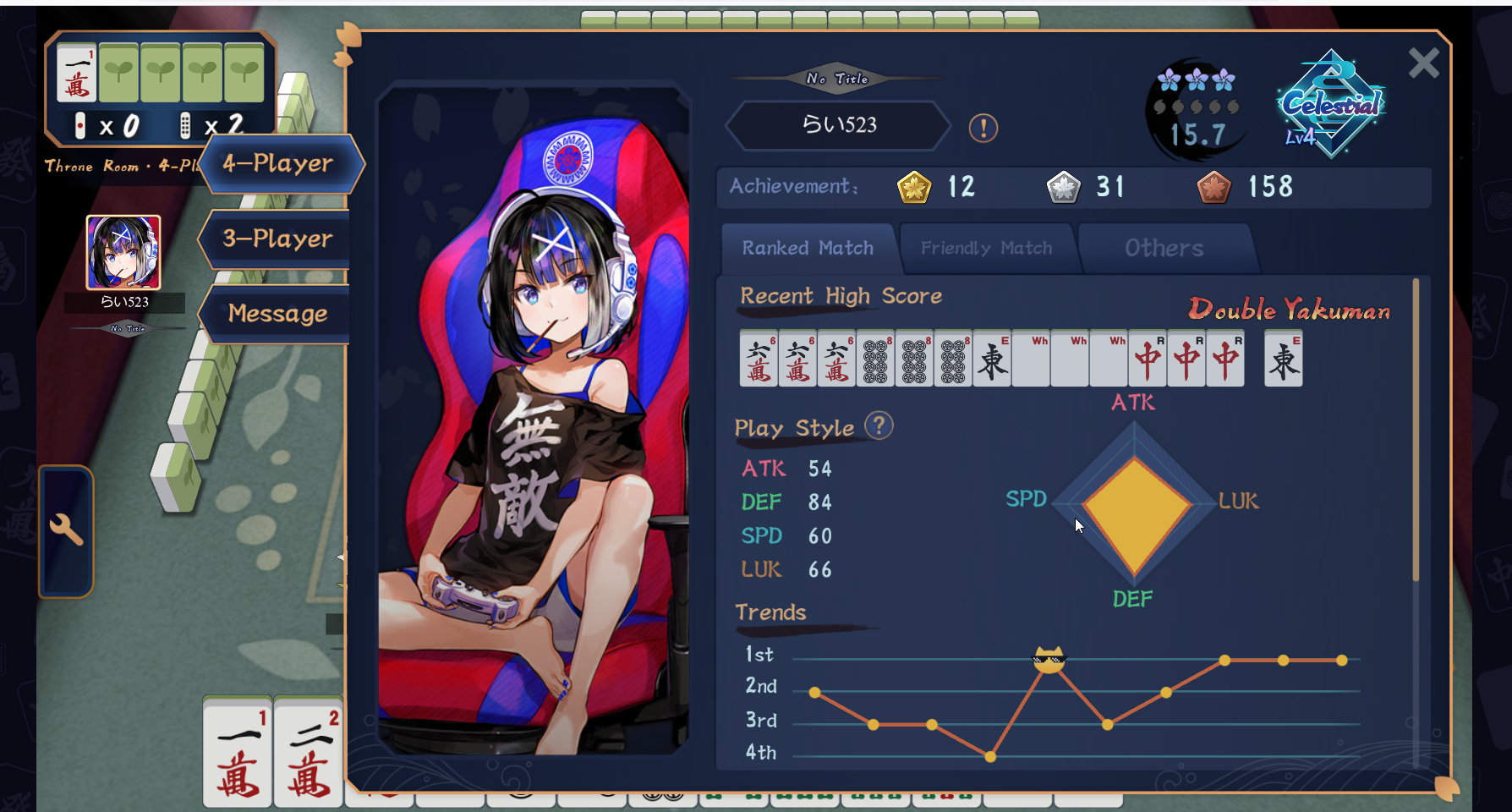Click the gold achievement medal

click(914, 188)
